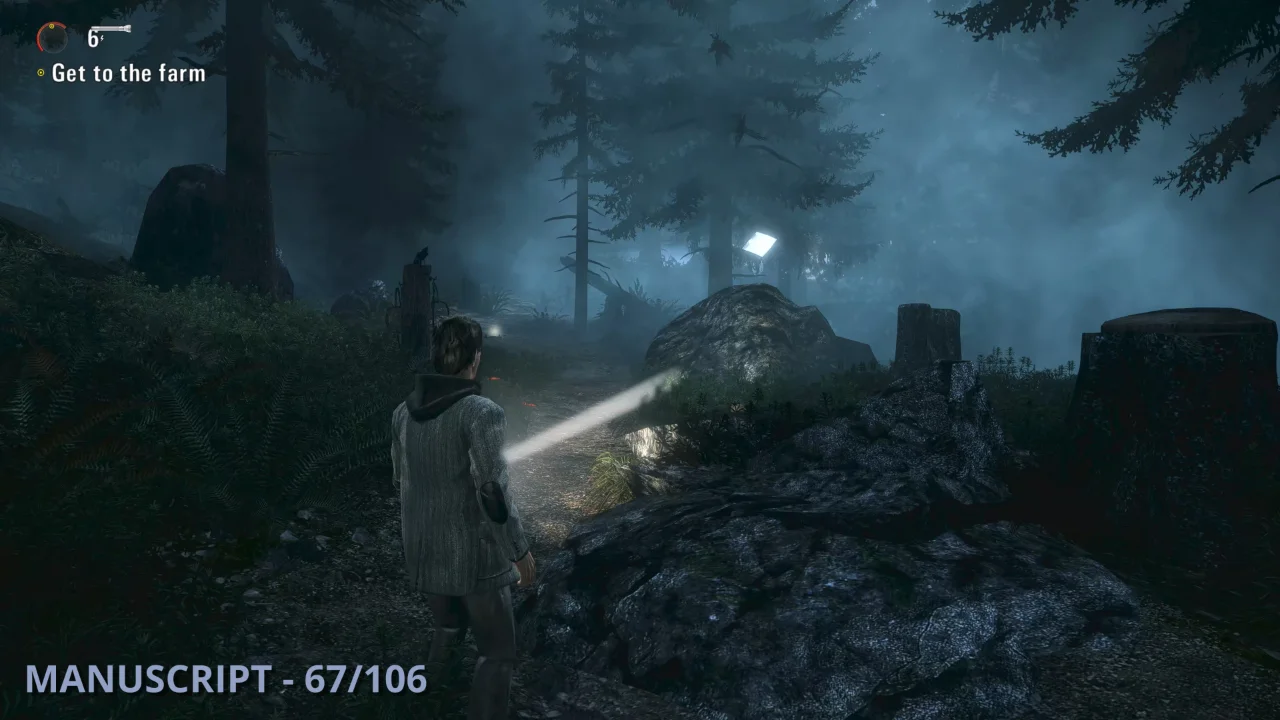This screenshot has height=720, width=1280.
Task: Click the small light glow on the left path
Action: point(495,331)
